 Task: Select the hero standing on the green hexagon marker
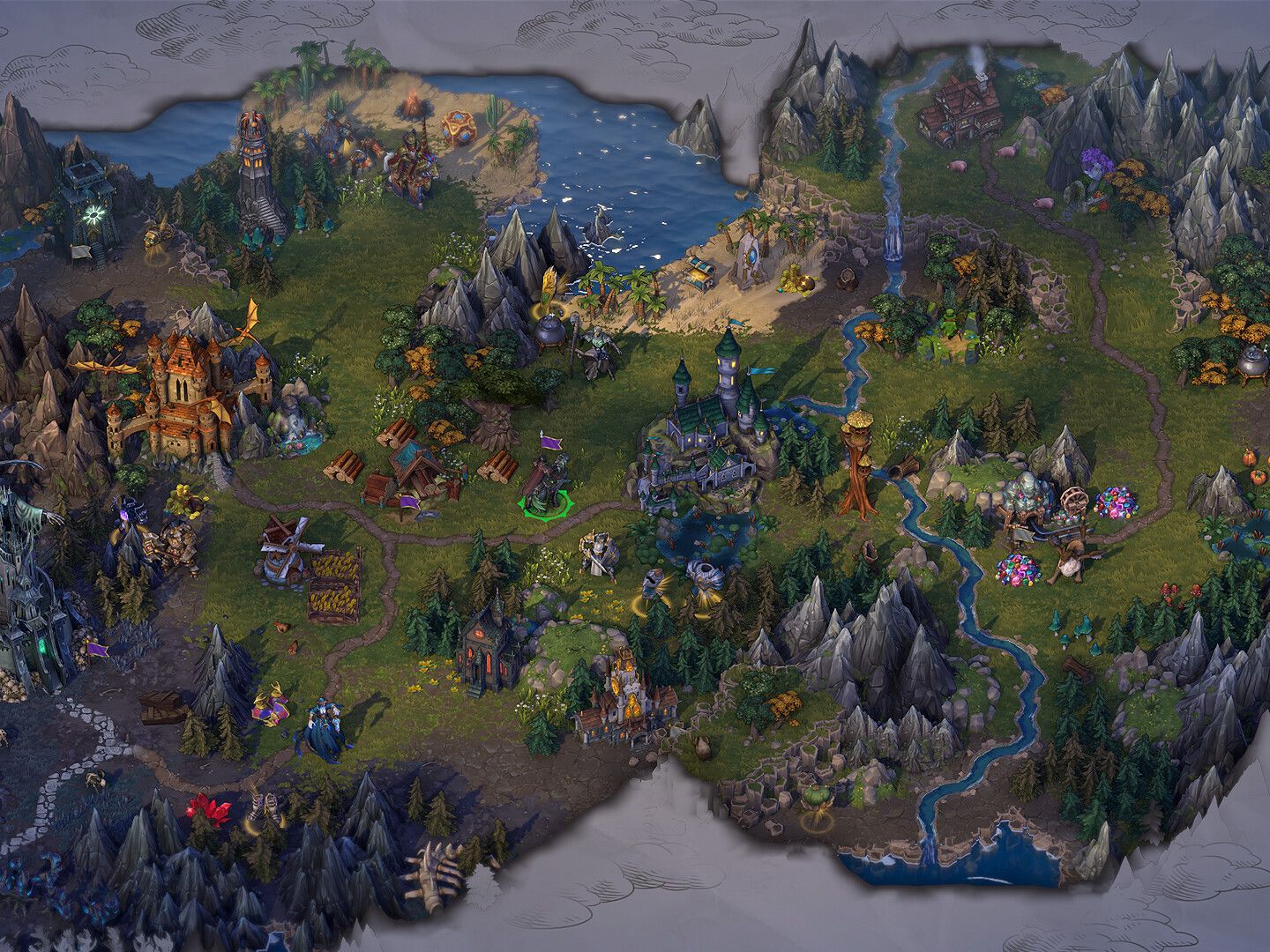coord(544,485)
